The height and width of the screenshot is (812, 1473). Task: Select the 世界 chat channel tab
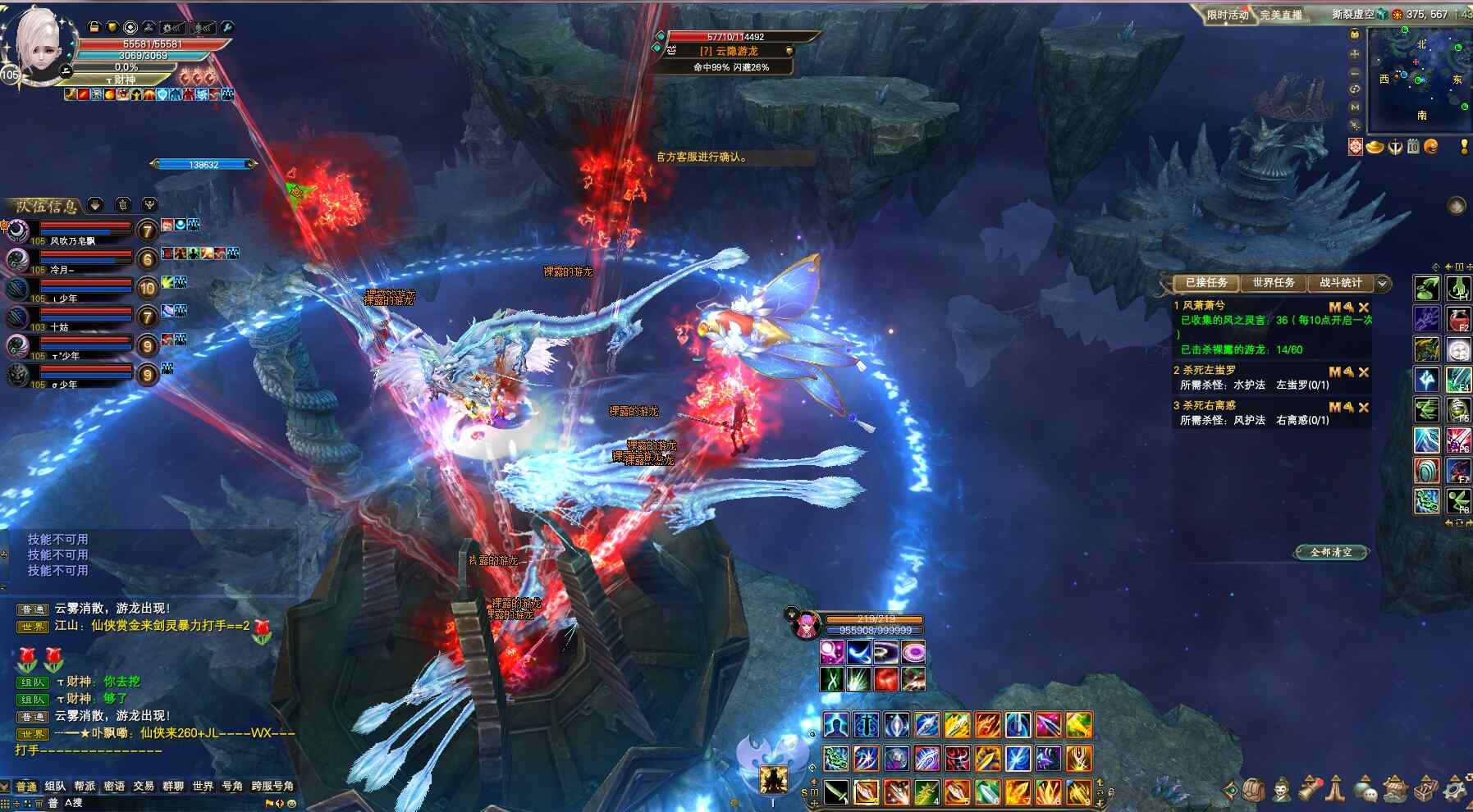coord(203,786)
